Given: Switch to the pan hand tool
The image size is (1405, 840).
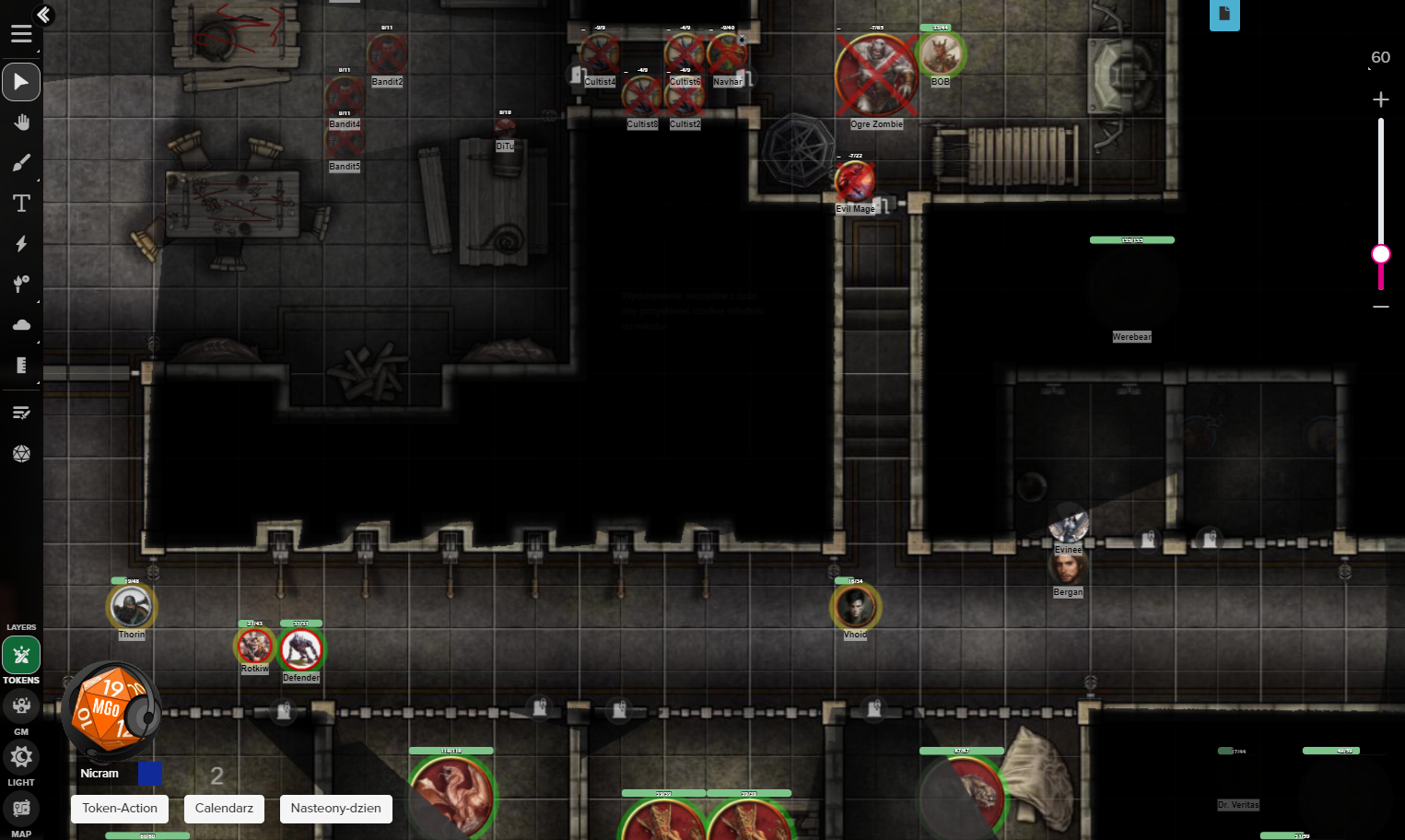Looking at the screenshot, I should 21,122.
